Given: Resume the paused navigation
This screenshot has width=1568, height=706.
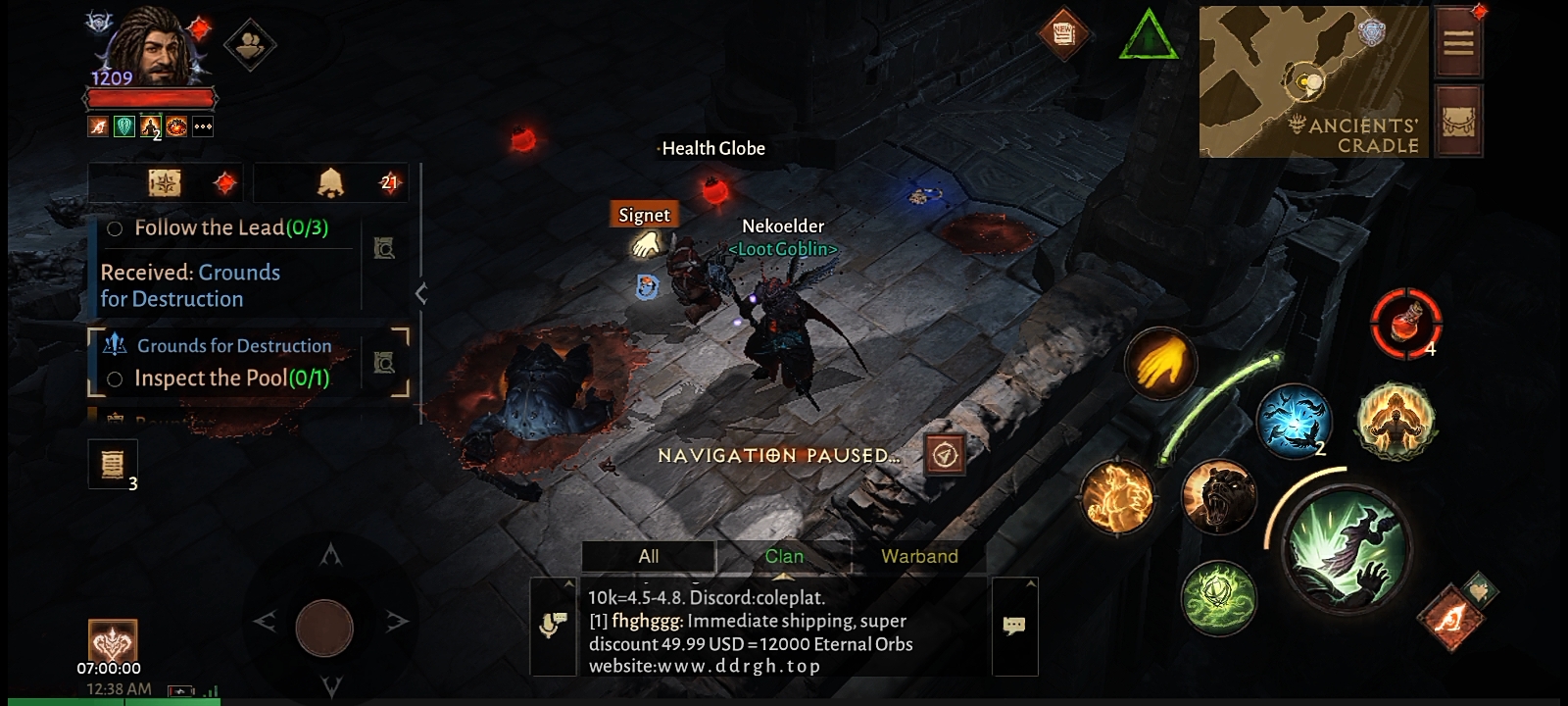Looking at the screenshot, I should click(945, 455).
